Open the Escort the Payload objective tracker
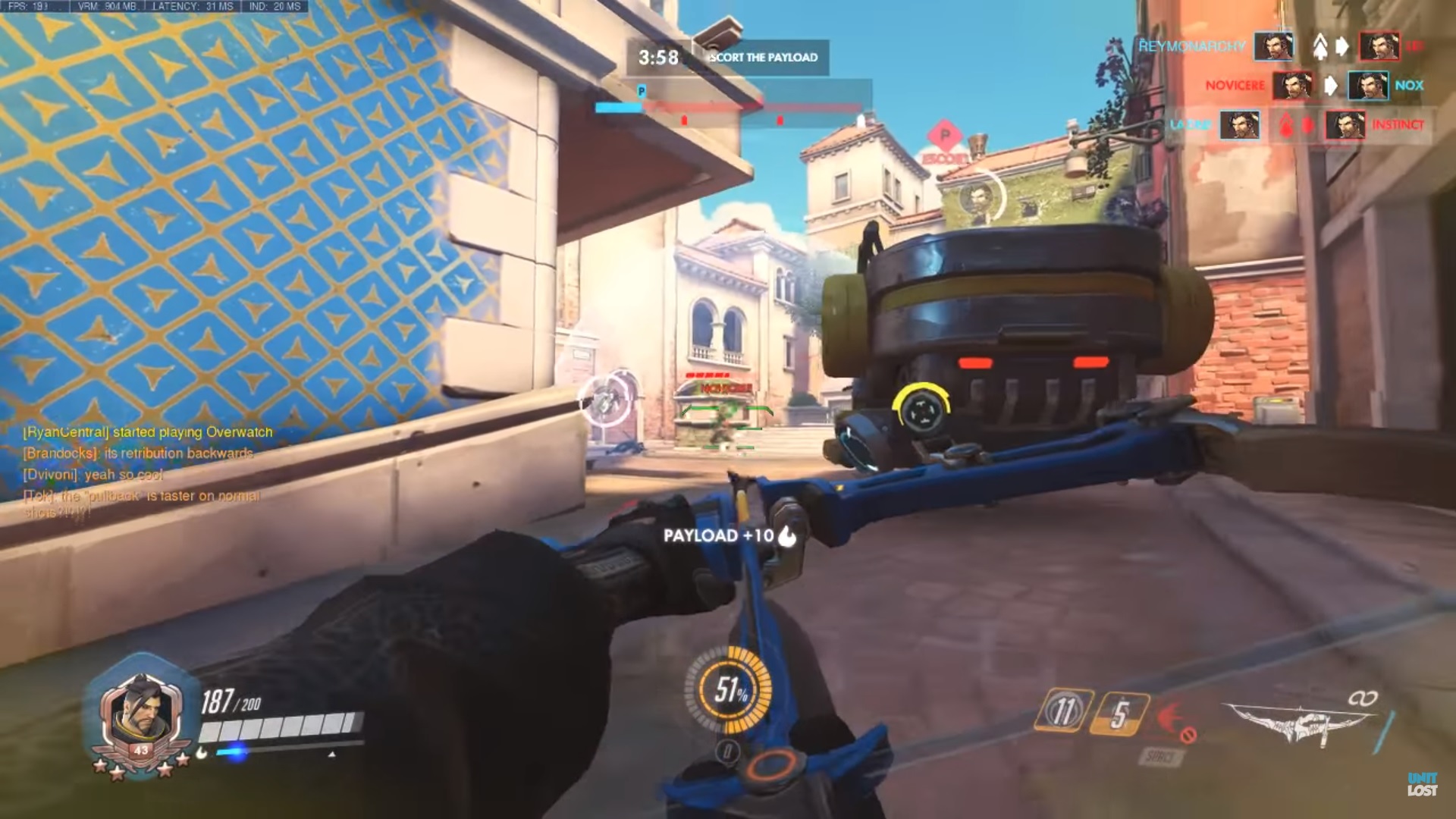 [x=728, y=57]
